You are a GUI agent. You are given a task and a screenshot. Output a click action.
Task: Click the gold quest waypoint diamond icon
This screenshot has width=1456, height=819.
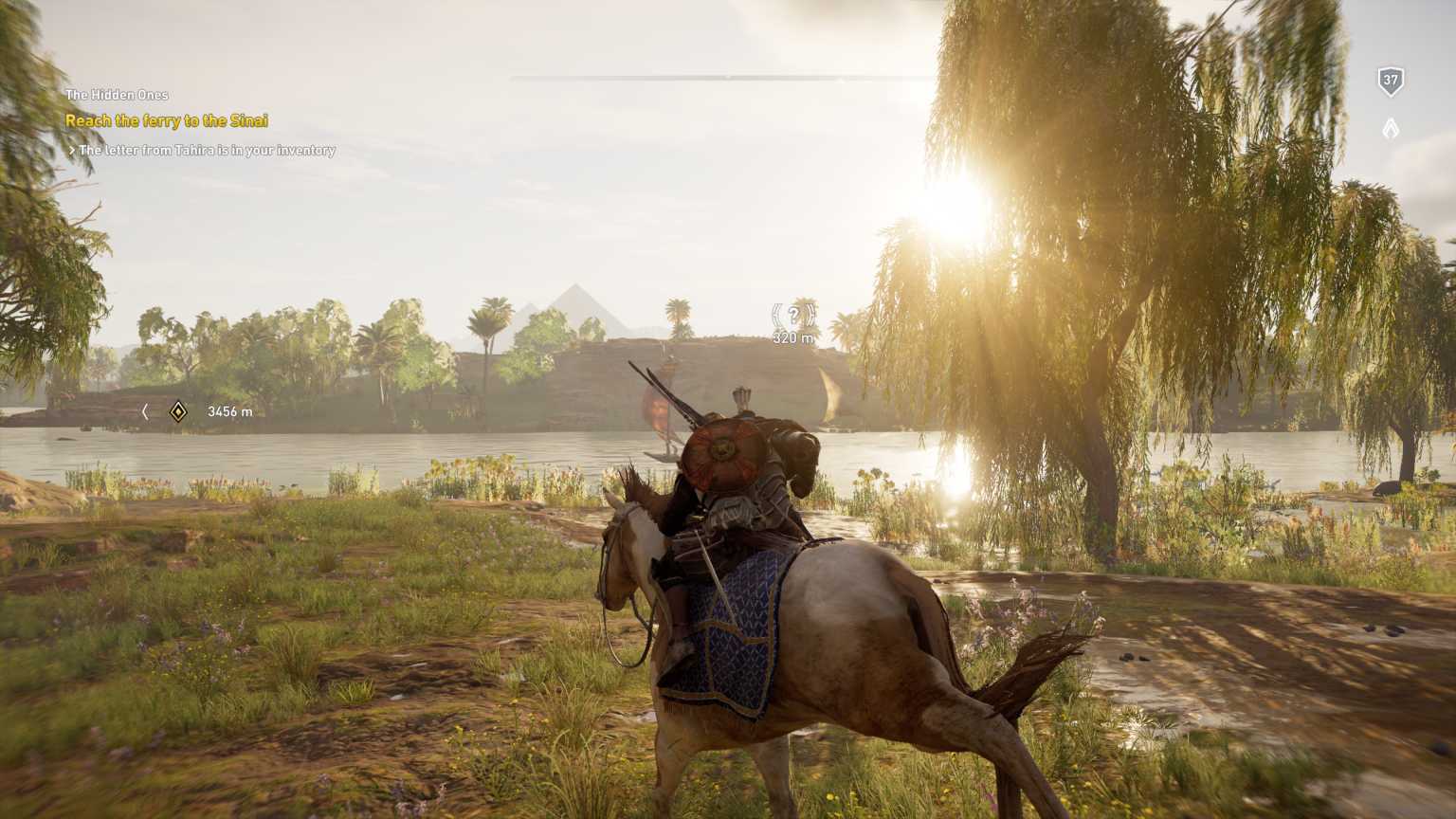(x=176, y=411)
